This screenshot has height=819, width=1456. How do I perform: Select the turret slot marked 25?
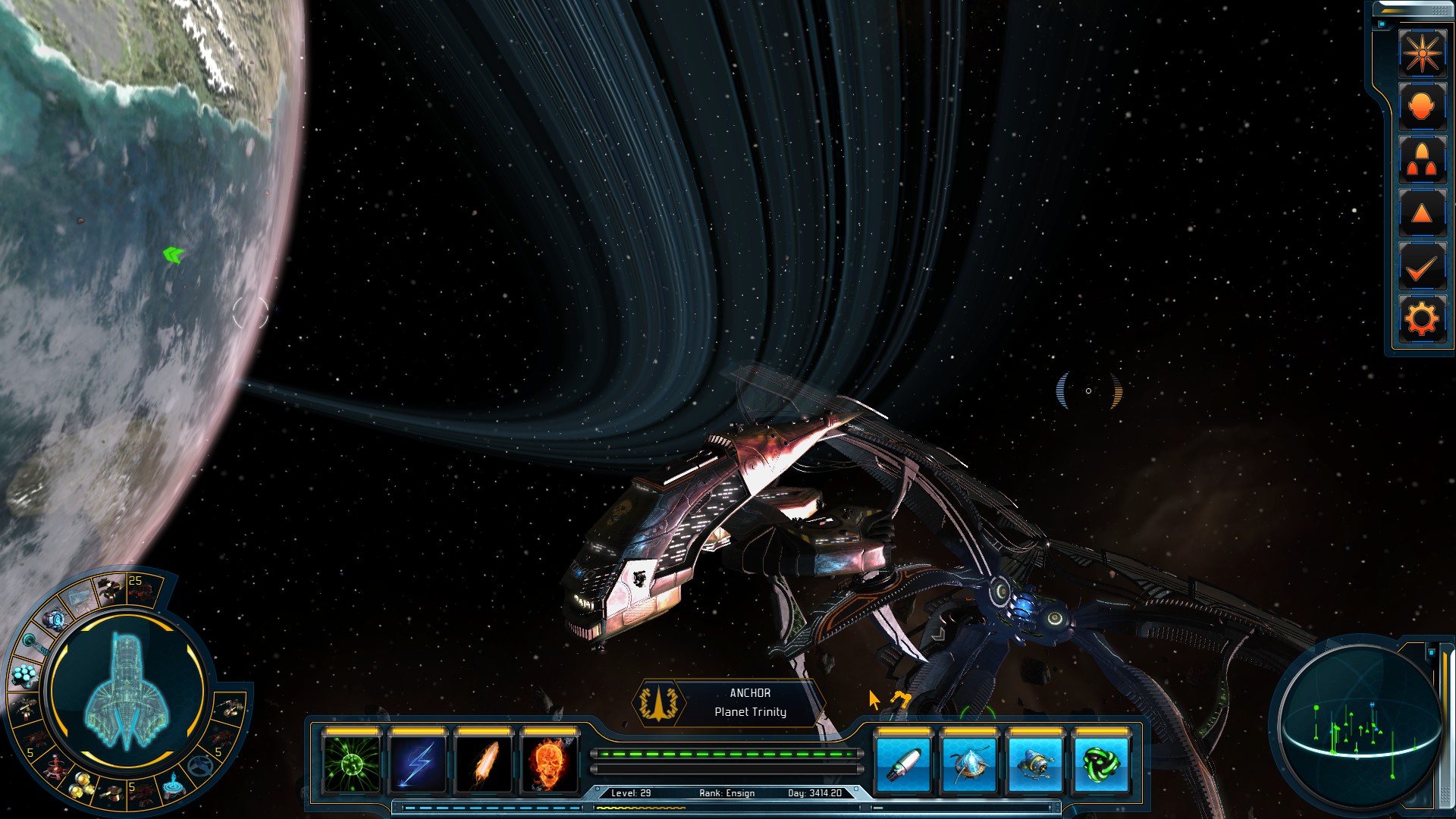[142, 588]
